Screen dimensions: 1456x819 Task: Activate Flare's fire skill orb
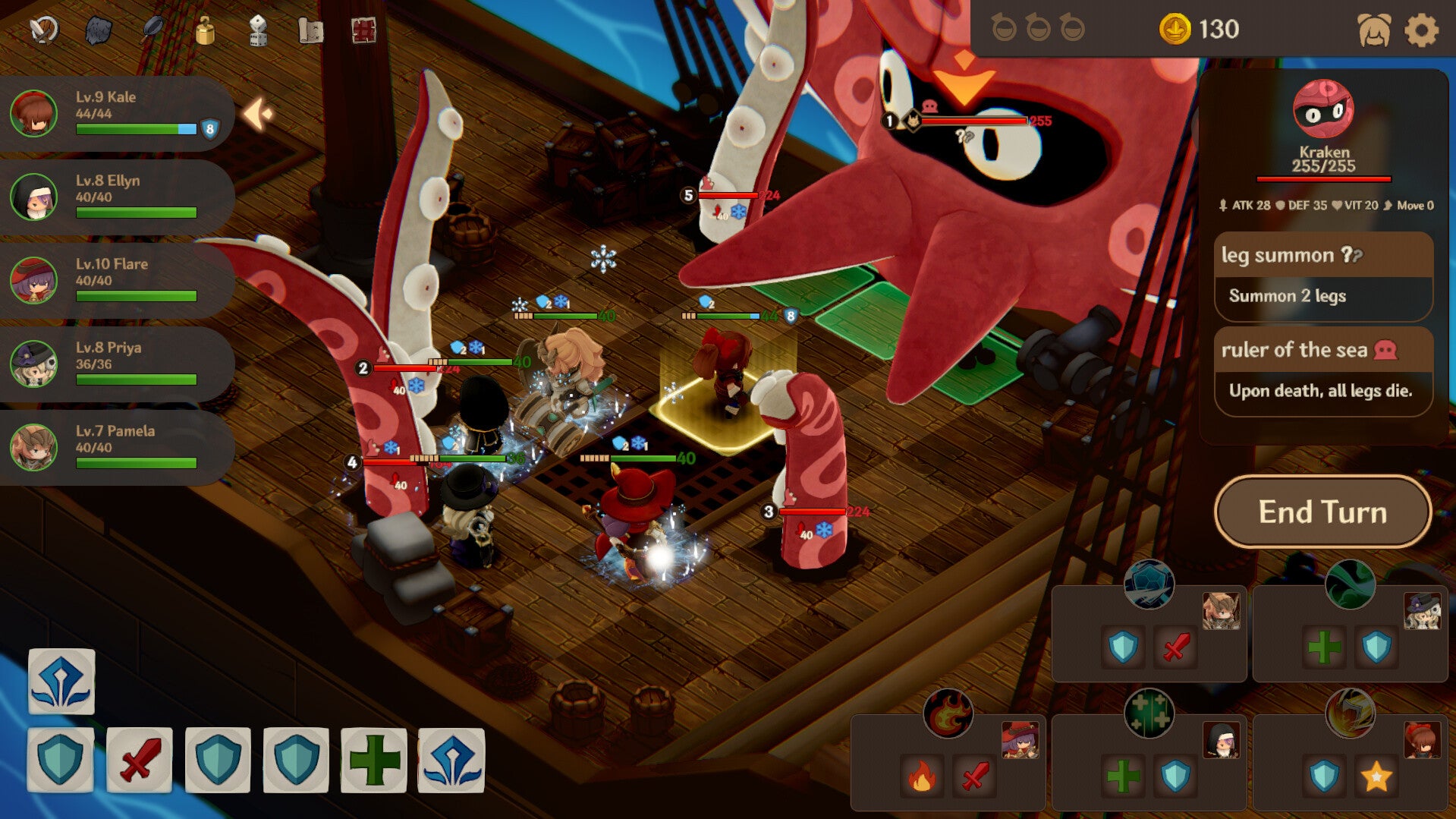(x=948, y=713)
